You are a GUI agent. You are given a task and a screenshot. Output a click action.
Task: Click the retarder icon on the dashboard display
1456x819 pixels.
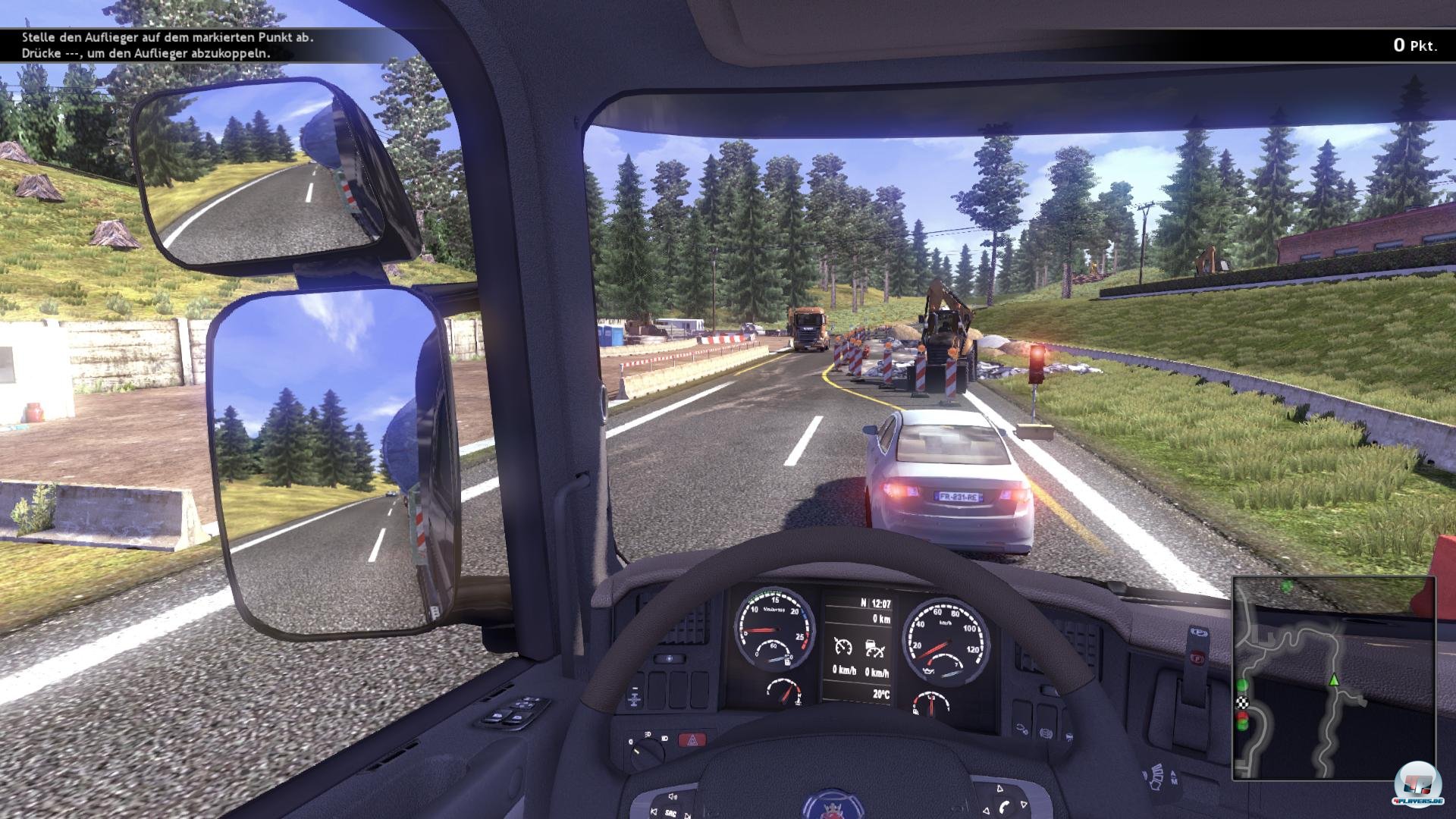(873, 648)
